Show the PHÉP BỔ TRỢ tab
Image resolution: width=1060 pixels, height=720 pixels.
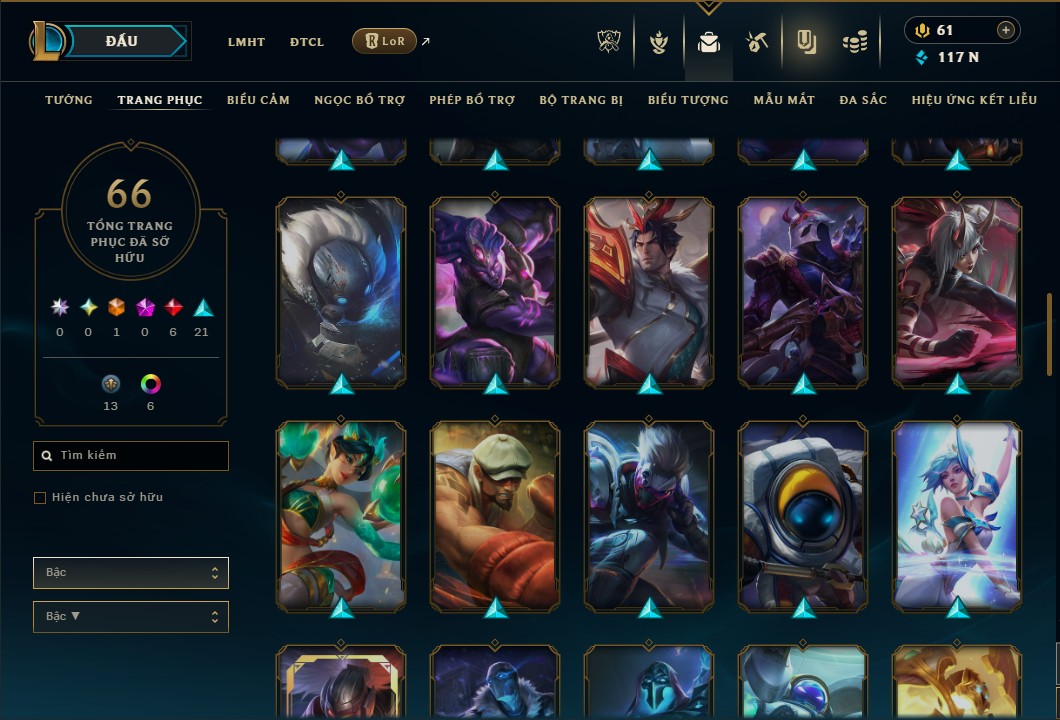(472, 100)
